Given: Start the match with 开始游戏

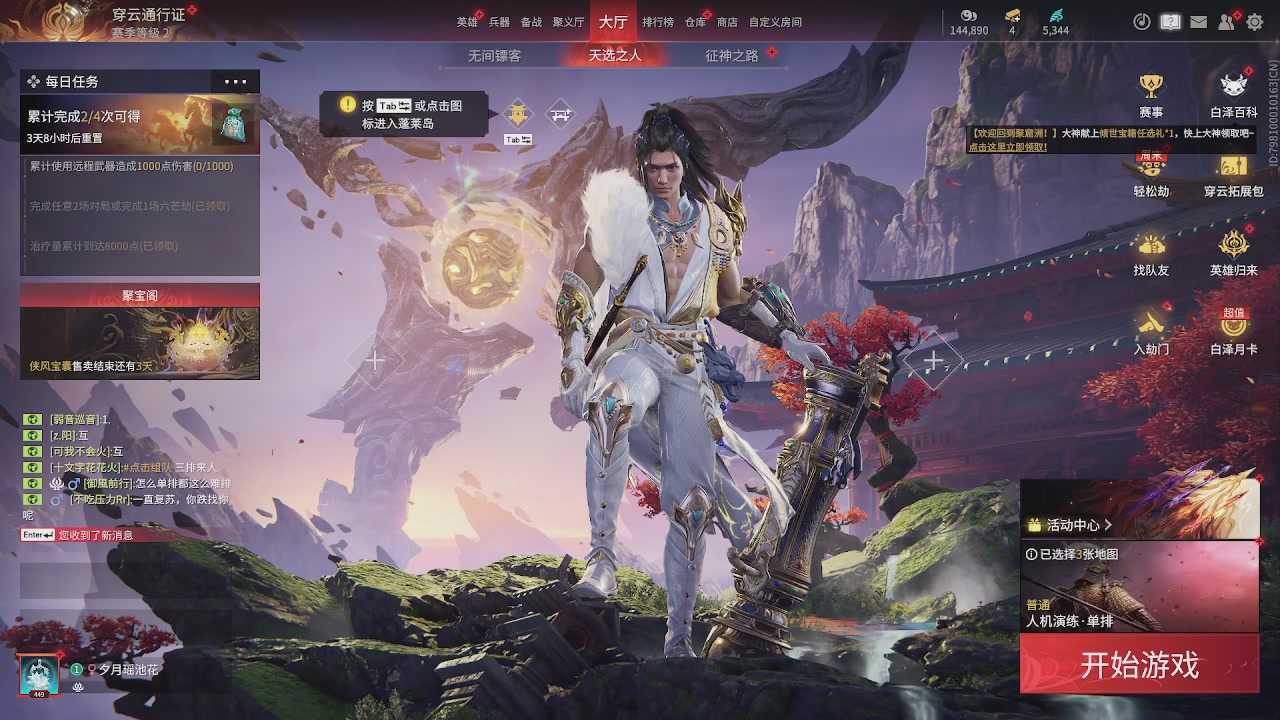Looking at the screenshot, I should coord(1139,665).
